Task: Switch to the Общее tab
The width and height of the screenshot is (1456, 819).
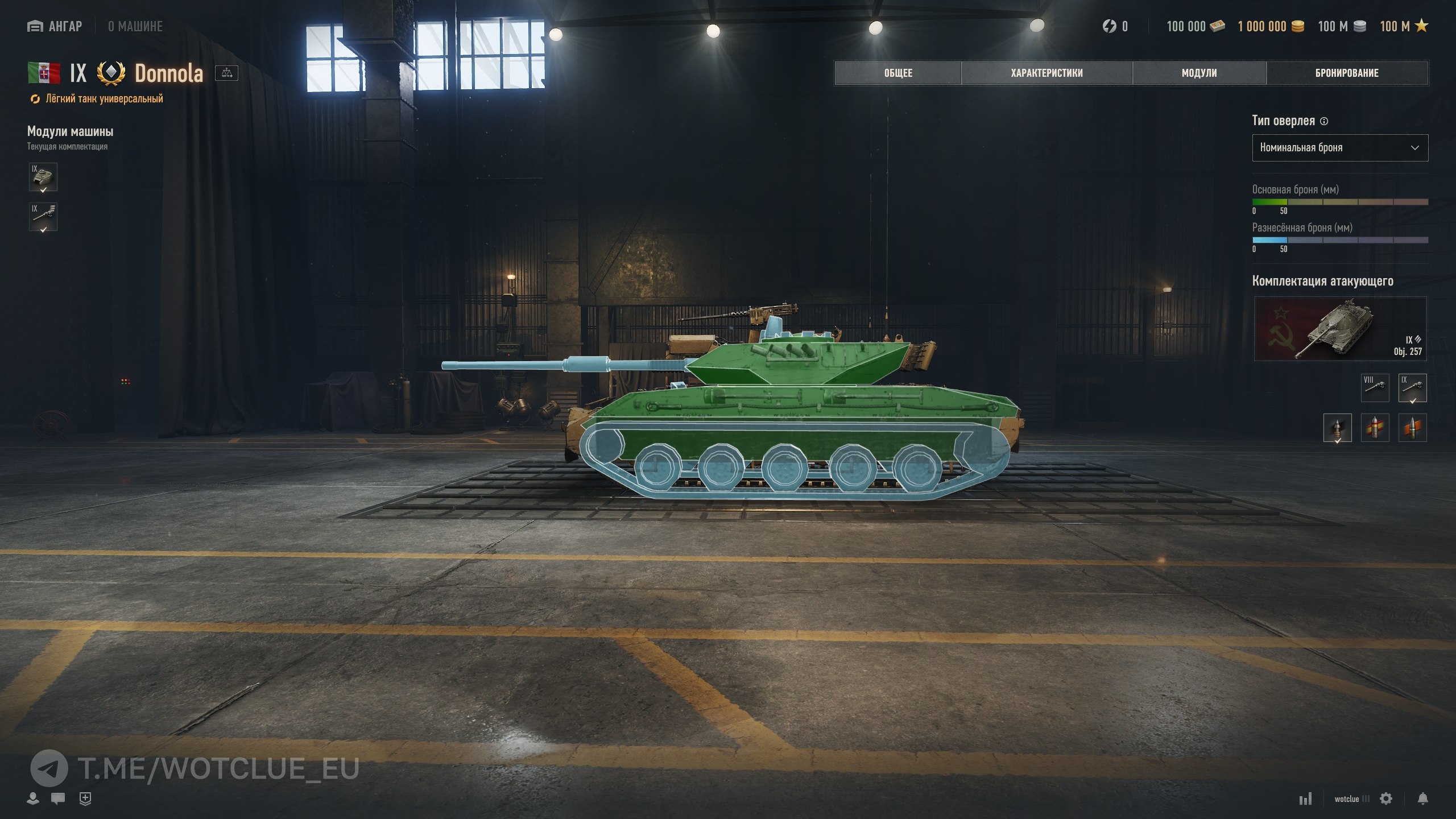Action: tap(898, 73)
